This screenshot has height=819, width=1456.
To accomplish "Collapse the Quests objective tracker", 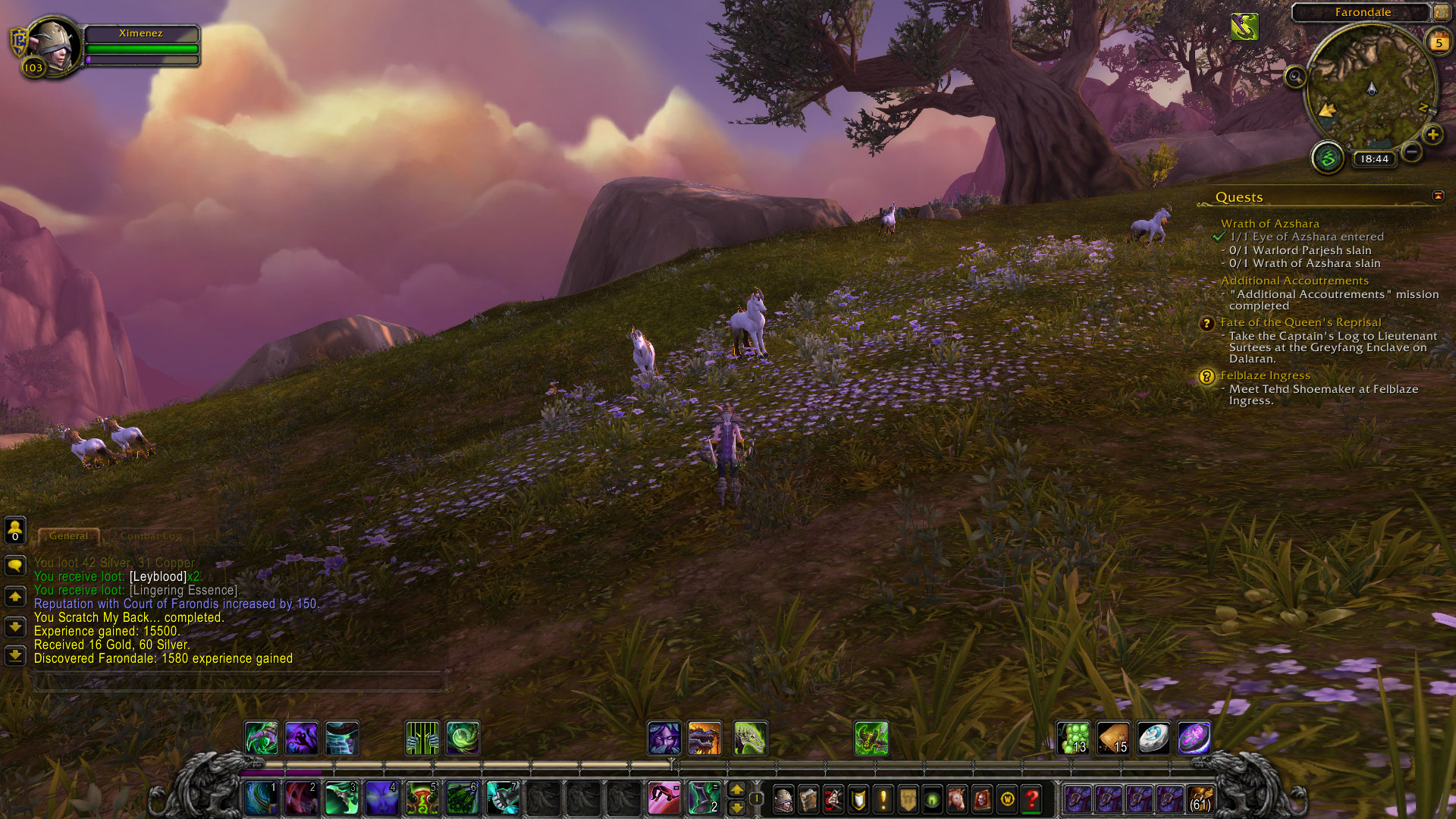I will coord(1438,196).
